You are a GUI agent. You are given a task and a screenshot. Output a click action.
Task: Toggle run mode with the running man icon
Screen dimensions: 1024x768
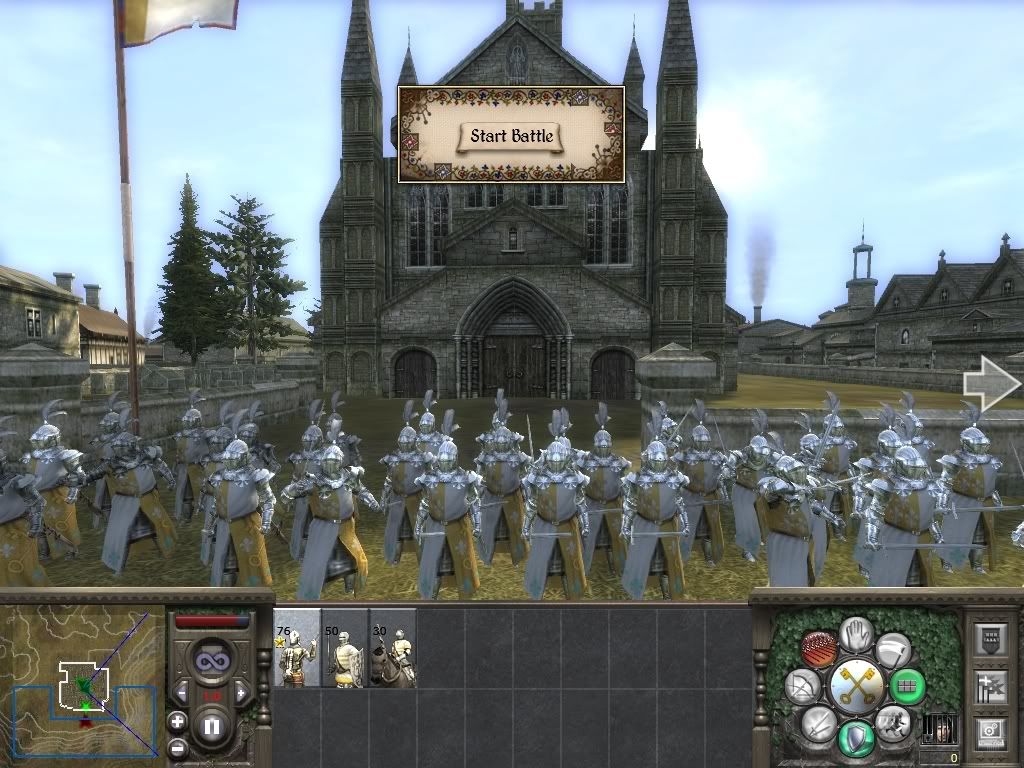(891, 722)
